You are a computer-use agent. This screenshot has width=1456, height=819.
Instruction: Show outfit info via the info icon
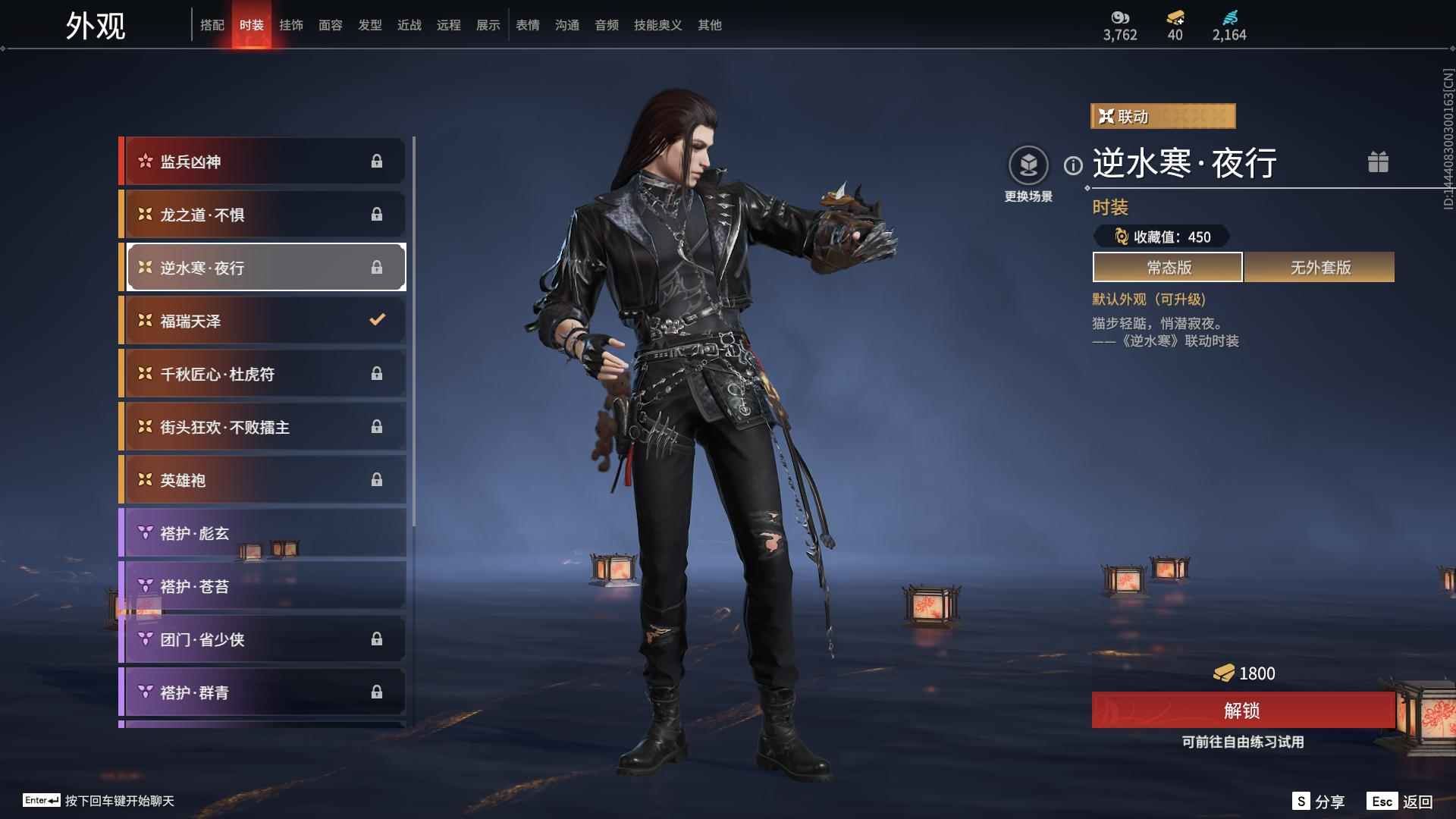click(1073, 165)
